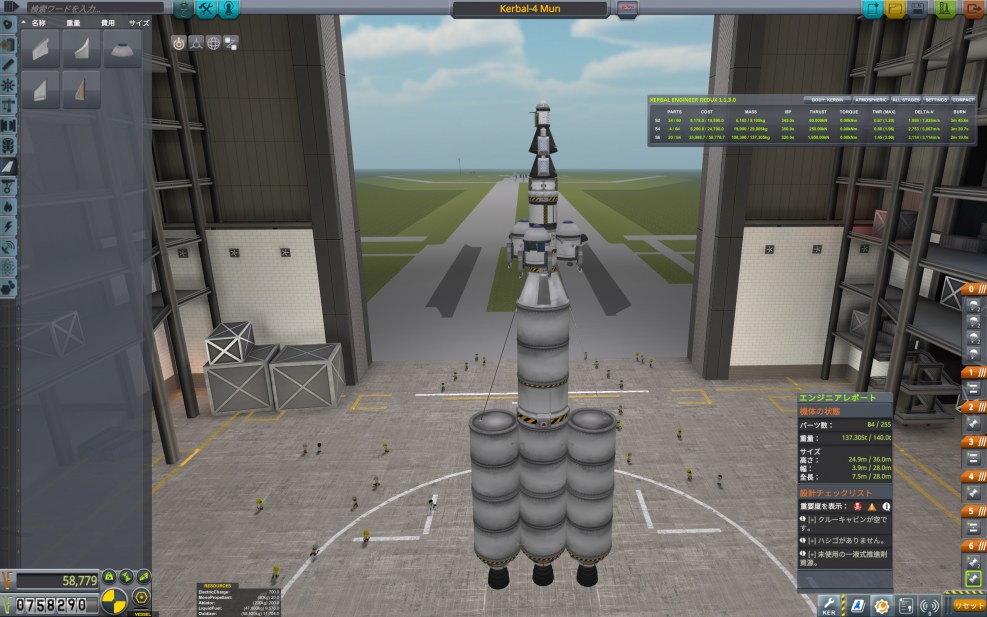Sort parts by 重量 (mass)
This screenshot has width=987, height=617.
coord(73,21)
